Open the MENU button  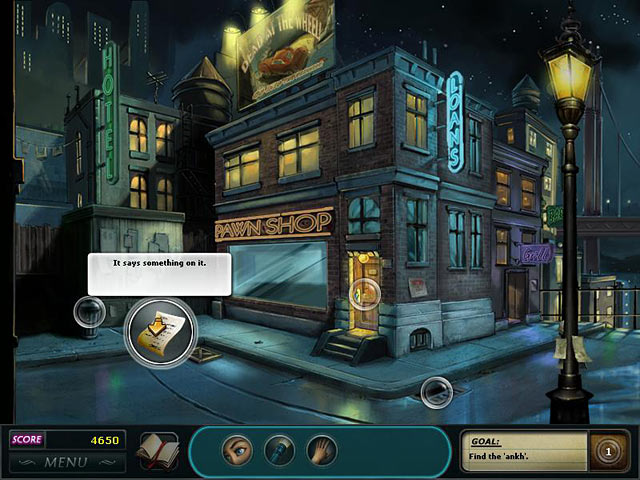tap(66, 462)
